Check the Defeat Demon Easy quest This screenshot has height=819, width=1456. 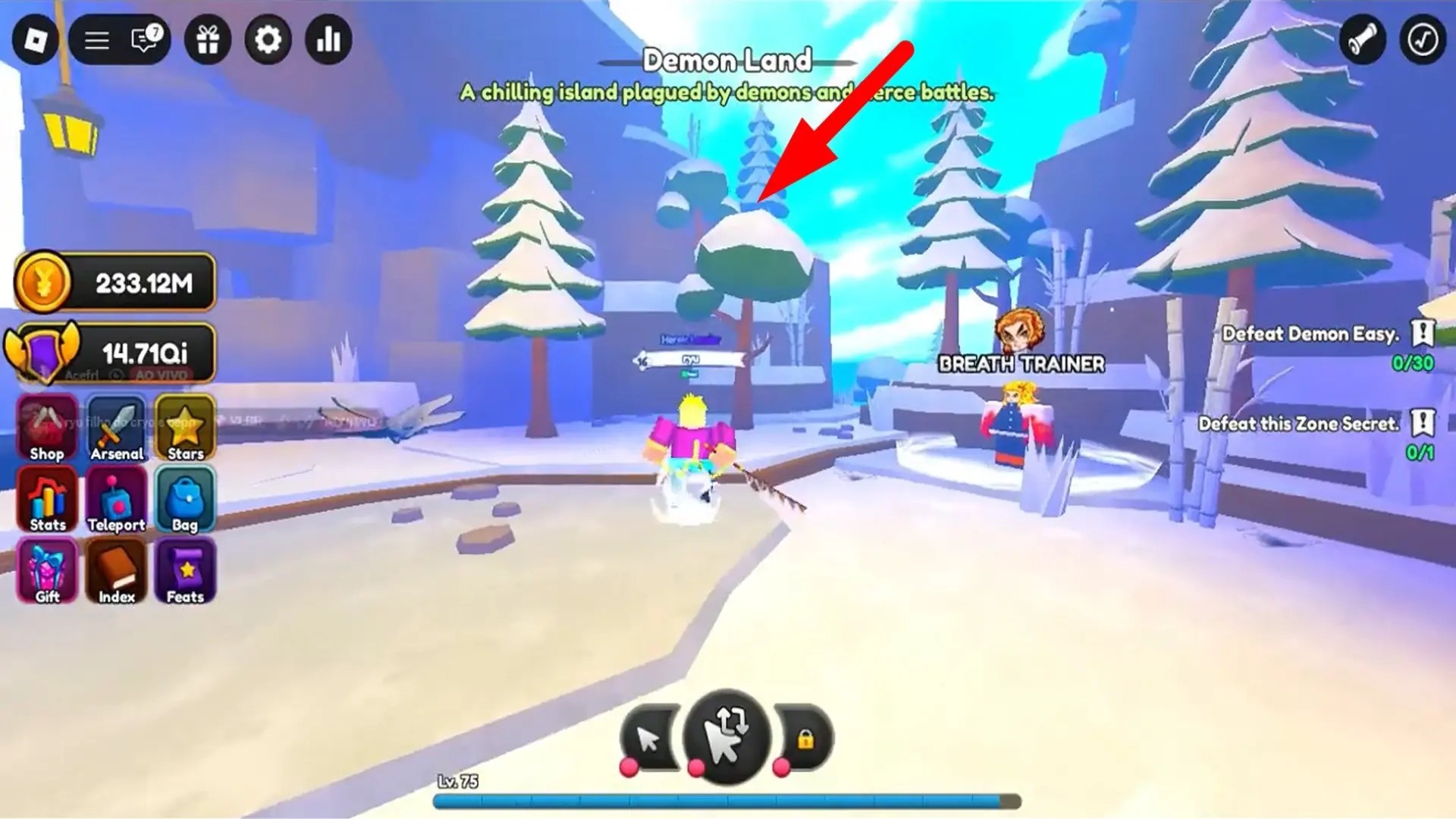point(1310,334)
